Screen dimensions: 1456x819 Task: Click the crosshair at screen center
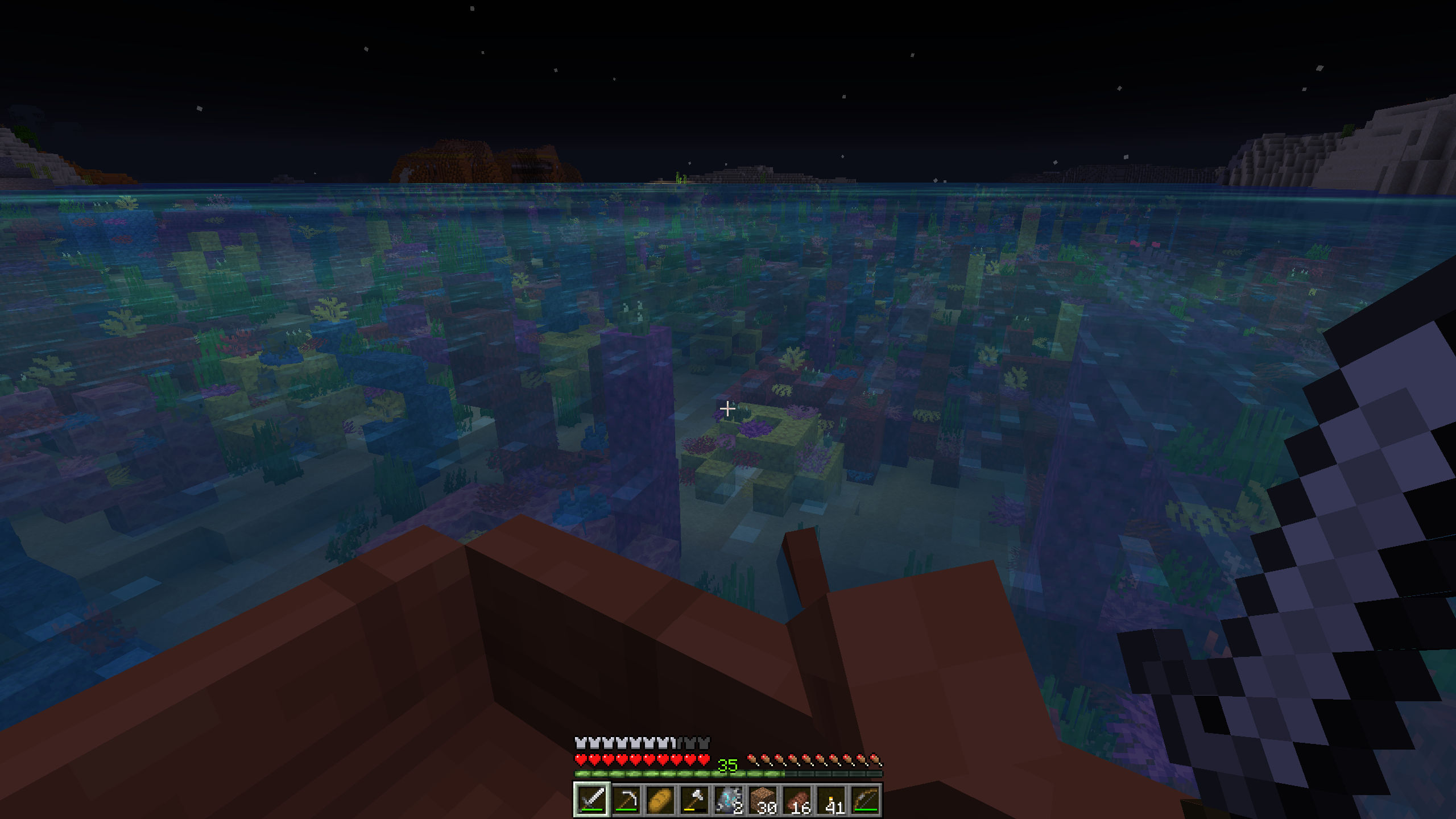[728, 408]
